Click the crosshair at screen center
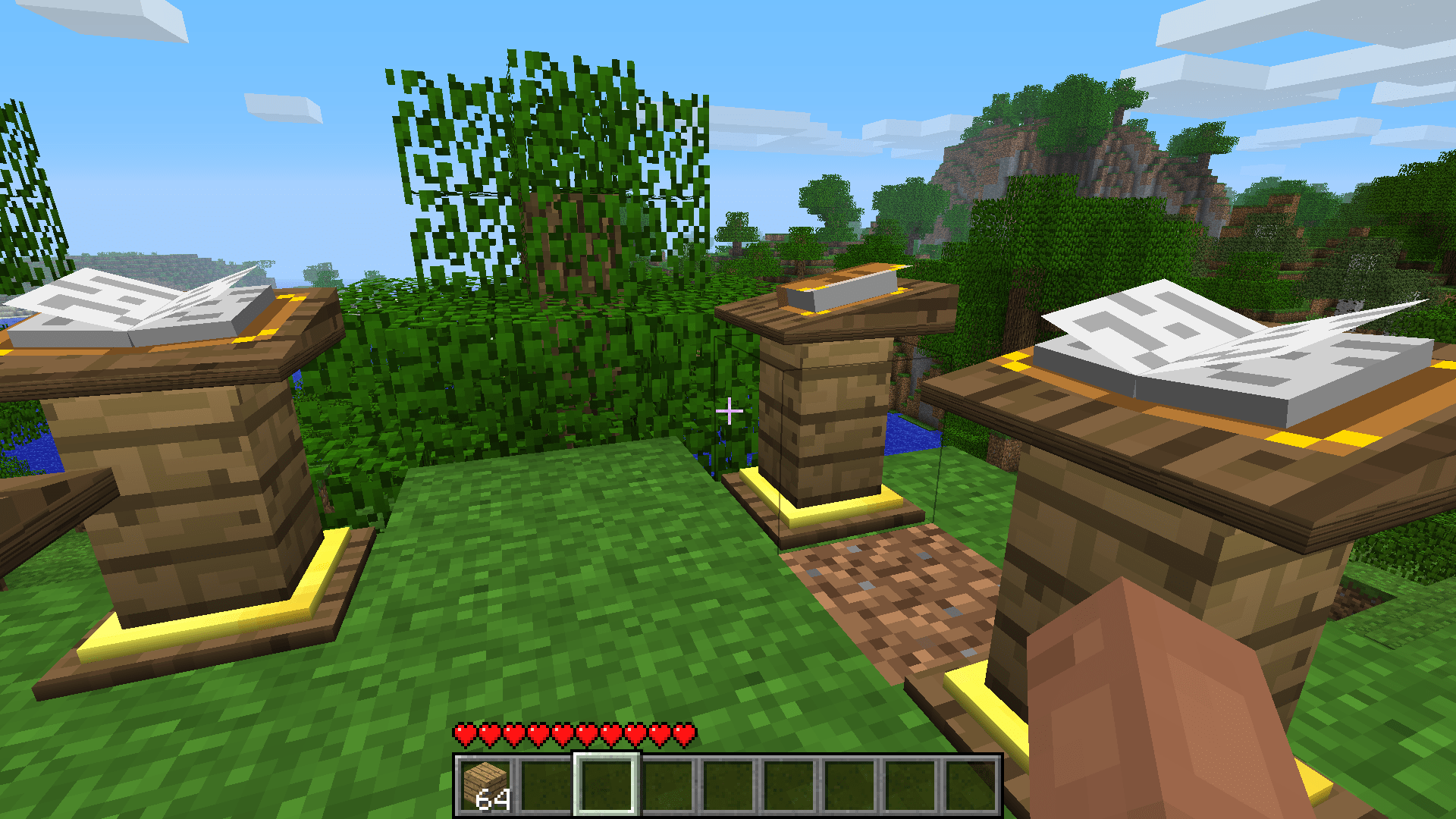This screenshot has height=819, width=1456. coord(730,409)
